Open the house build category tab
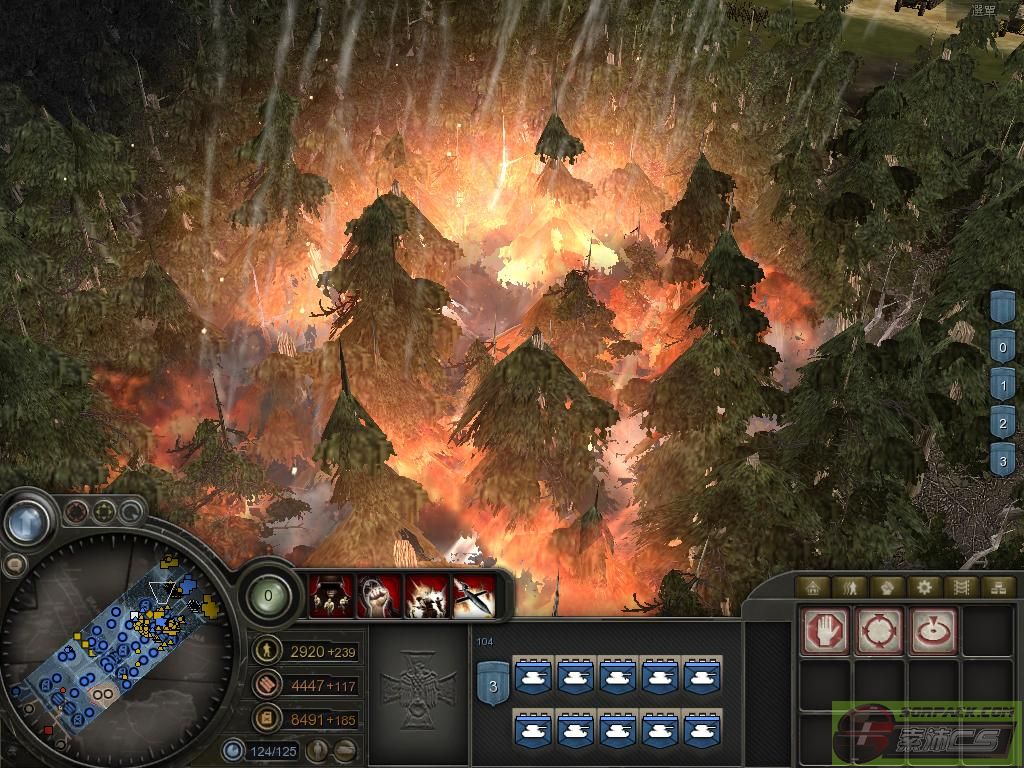This screenshot has width=1024, height=768. pos(814,587)
